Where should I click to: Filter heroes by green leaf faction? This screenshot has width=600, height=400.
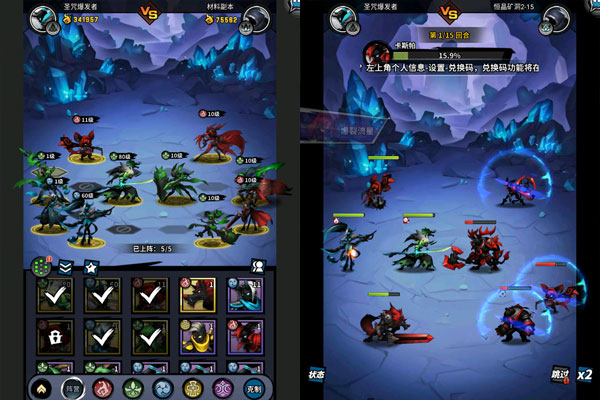click(132, 388)
